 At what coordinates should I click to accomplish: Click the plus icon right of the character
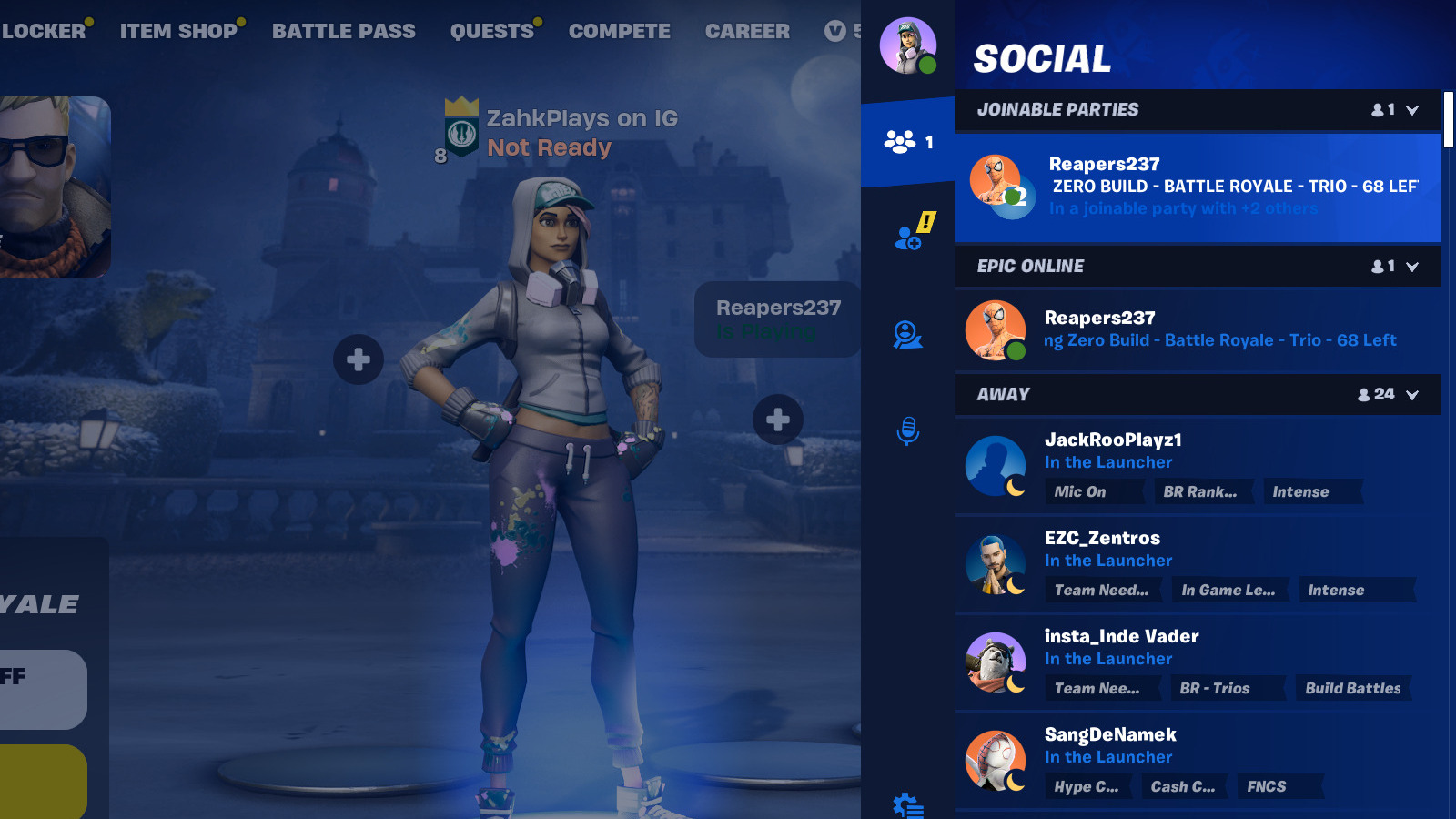[x=778, y=419]
